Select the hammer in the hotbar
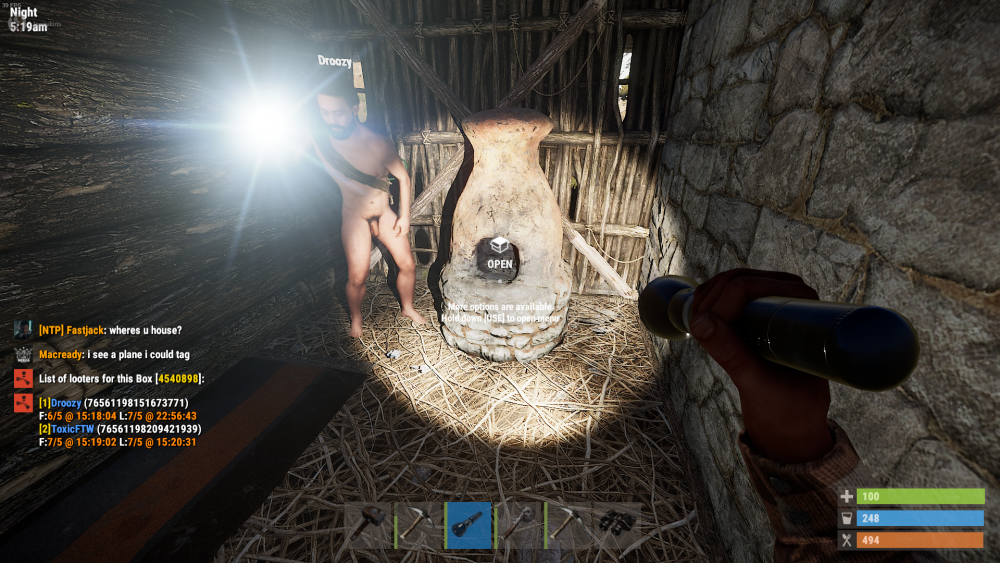This screenshot has height=563, width=1000. coord(369,525)
